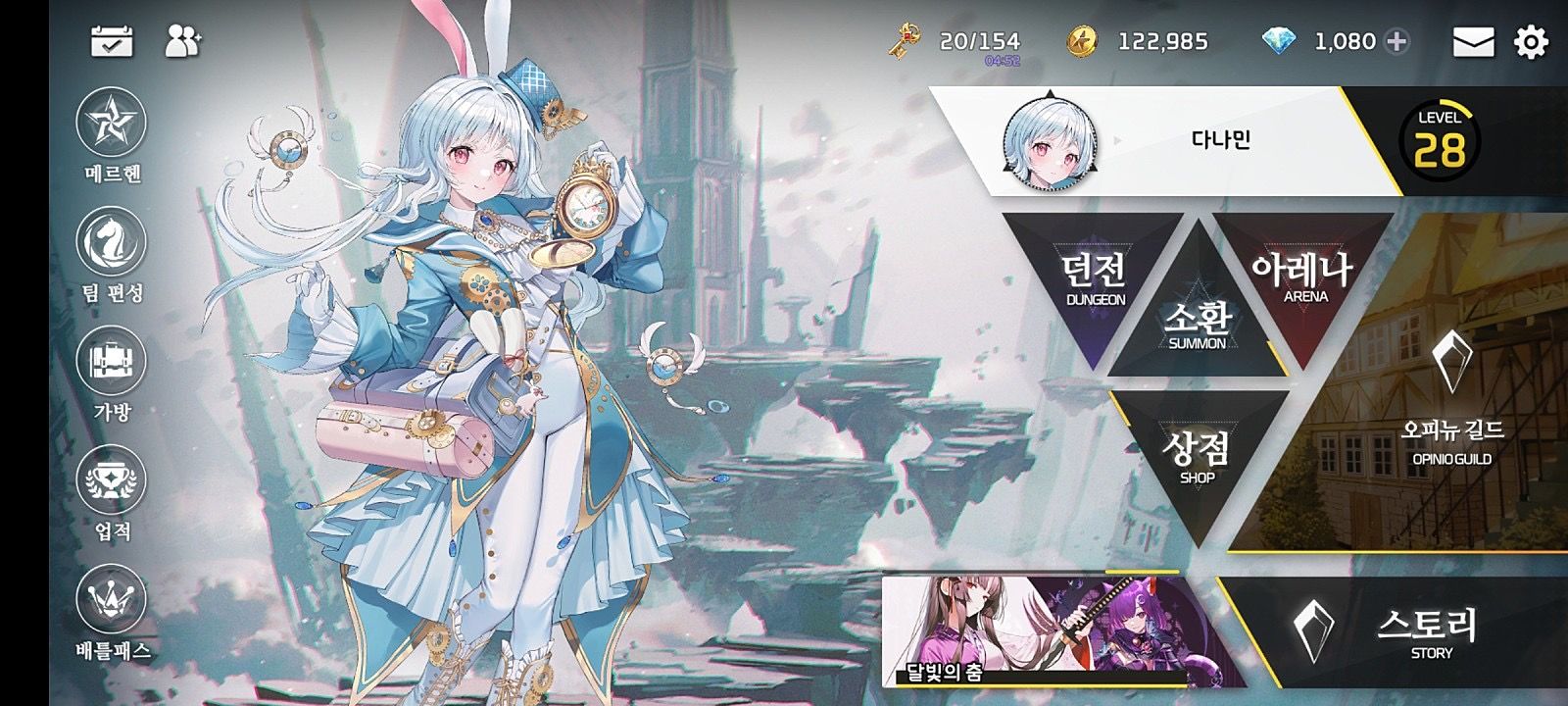1568x706 pixels.
Task: Open the gear settings
Action: pyautogui.click(x=1531, y=42)
